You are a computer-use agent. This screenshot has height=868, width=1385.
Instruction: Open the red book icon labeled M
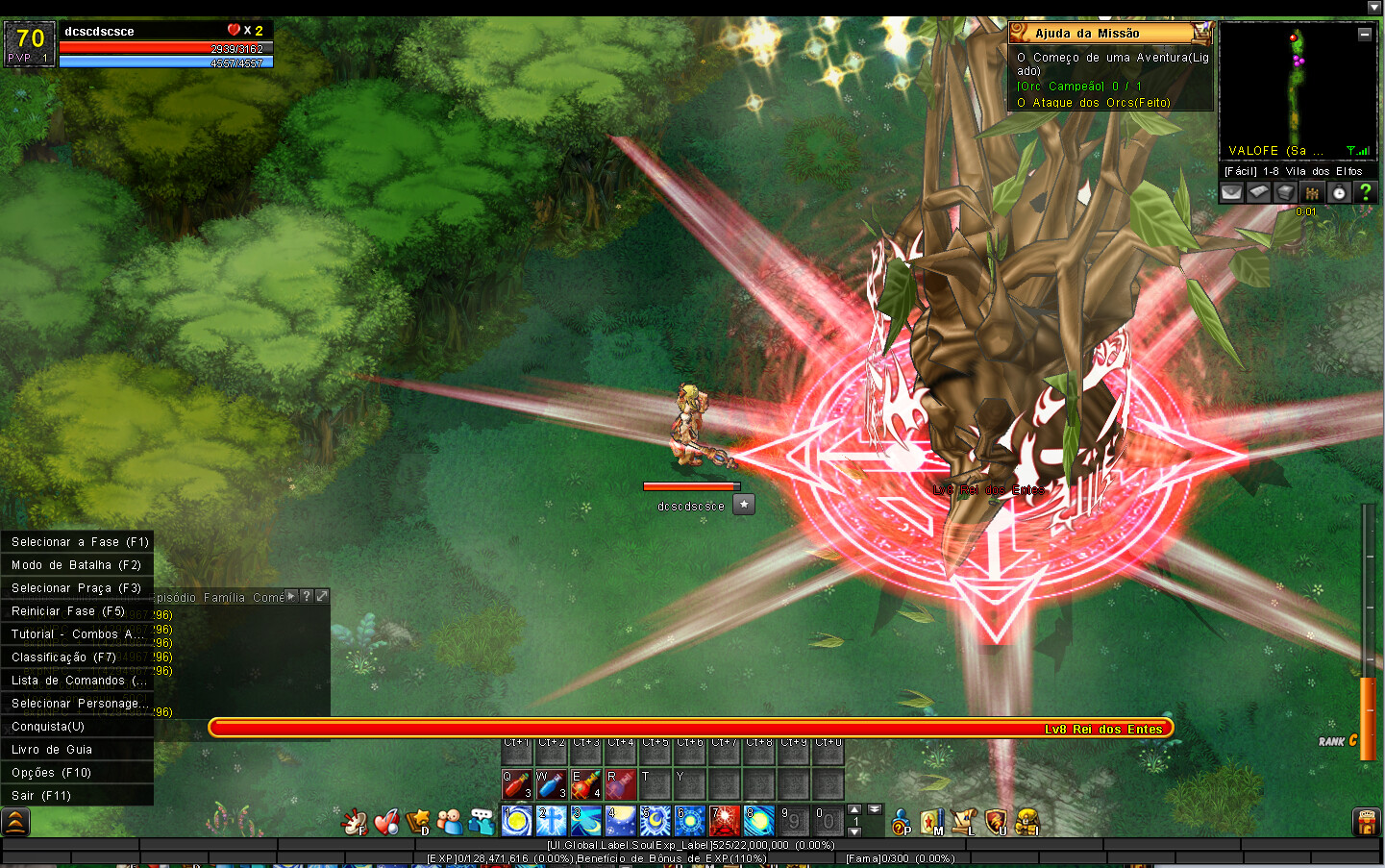[x=932, y=823]
